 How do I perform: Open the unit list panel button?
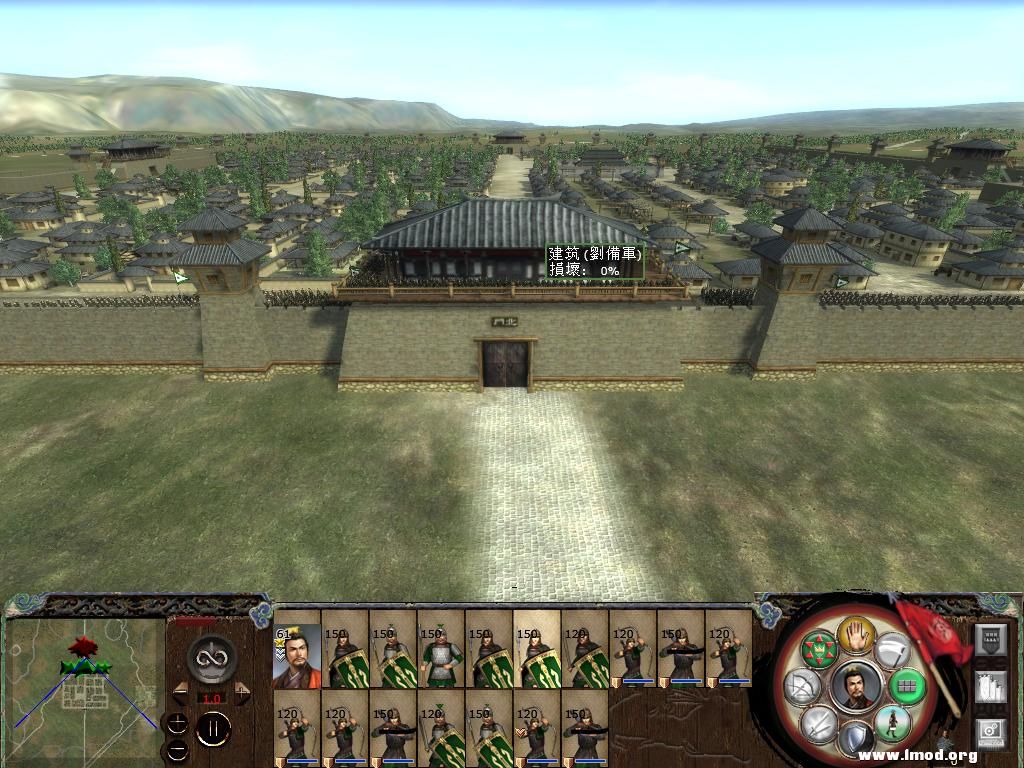click(x=990, y=639)
